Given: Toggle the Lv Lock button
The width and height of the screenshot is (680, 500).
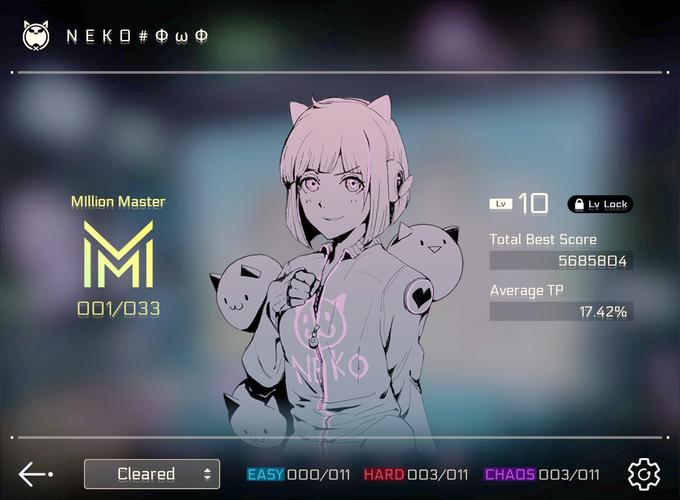Looking at the screenshot, I should [600, 204].
